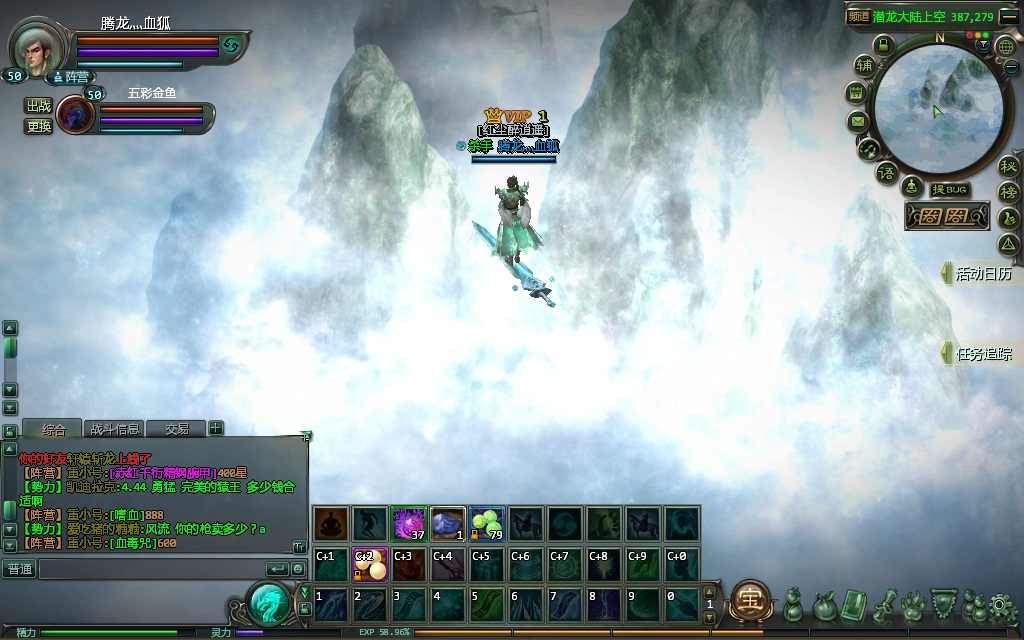This screenshot has width=1024, height=640.
Task: Activate the meditation pose skill icon
Action: 330,523
